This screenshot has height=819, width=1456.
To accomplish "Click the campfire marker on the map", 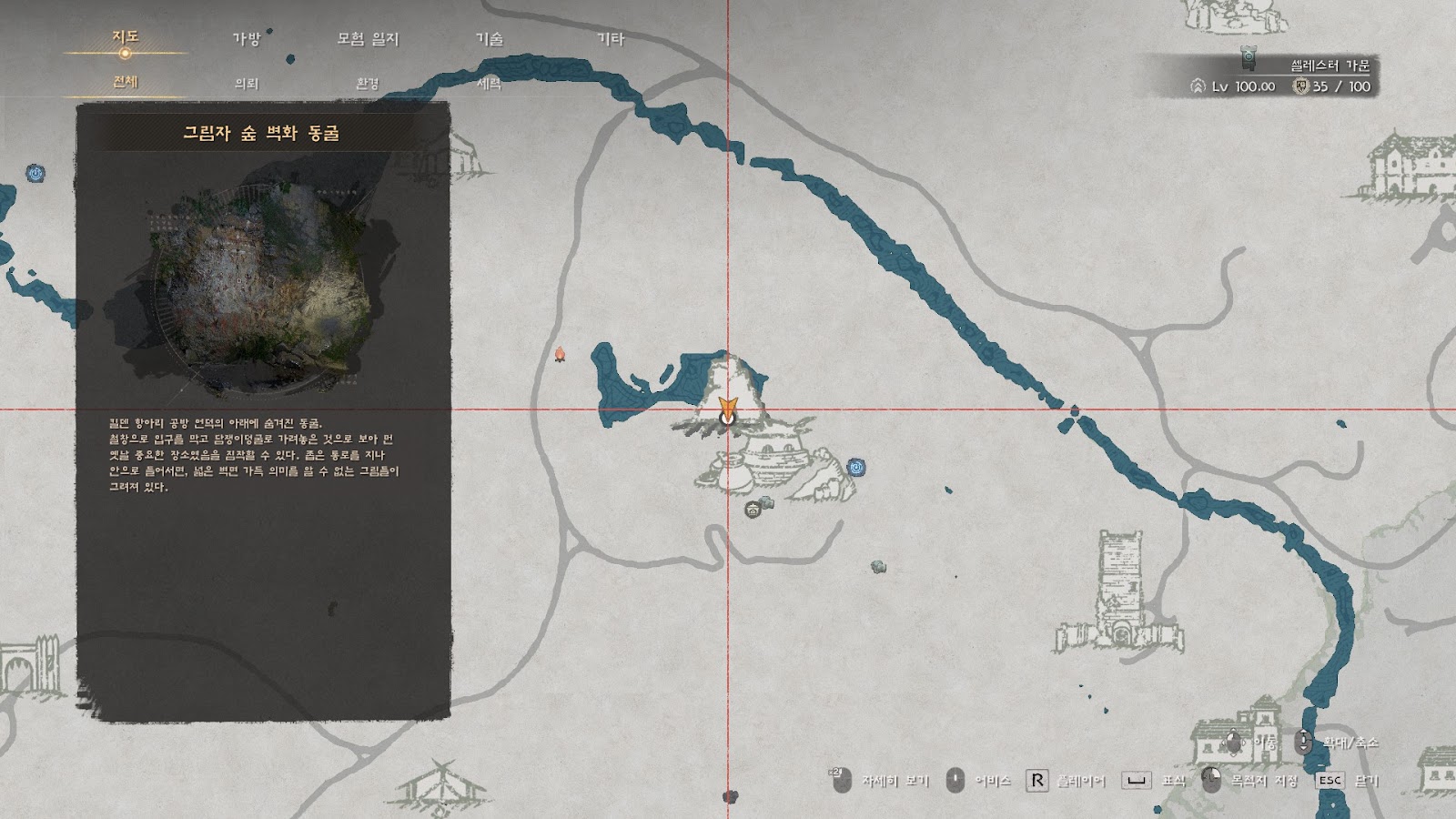I will [561, 353].
